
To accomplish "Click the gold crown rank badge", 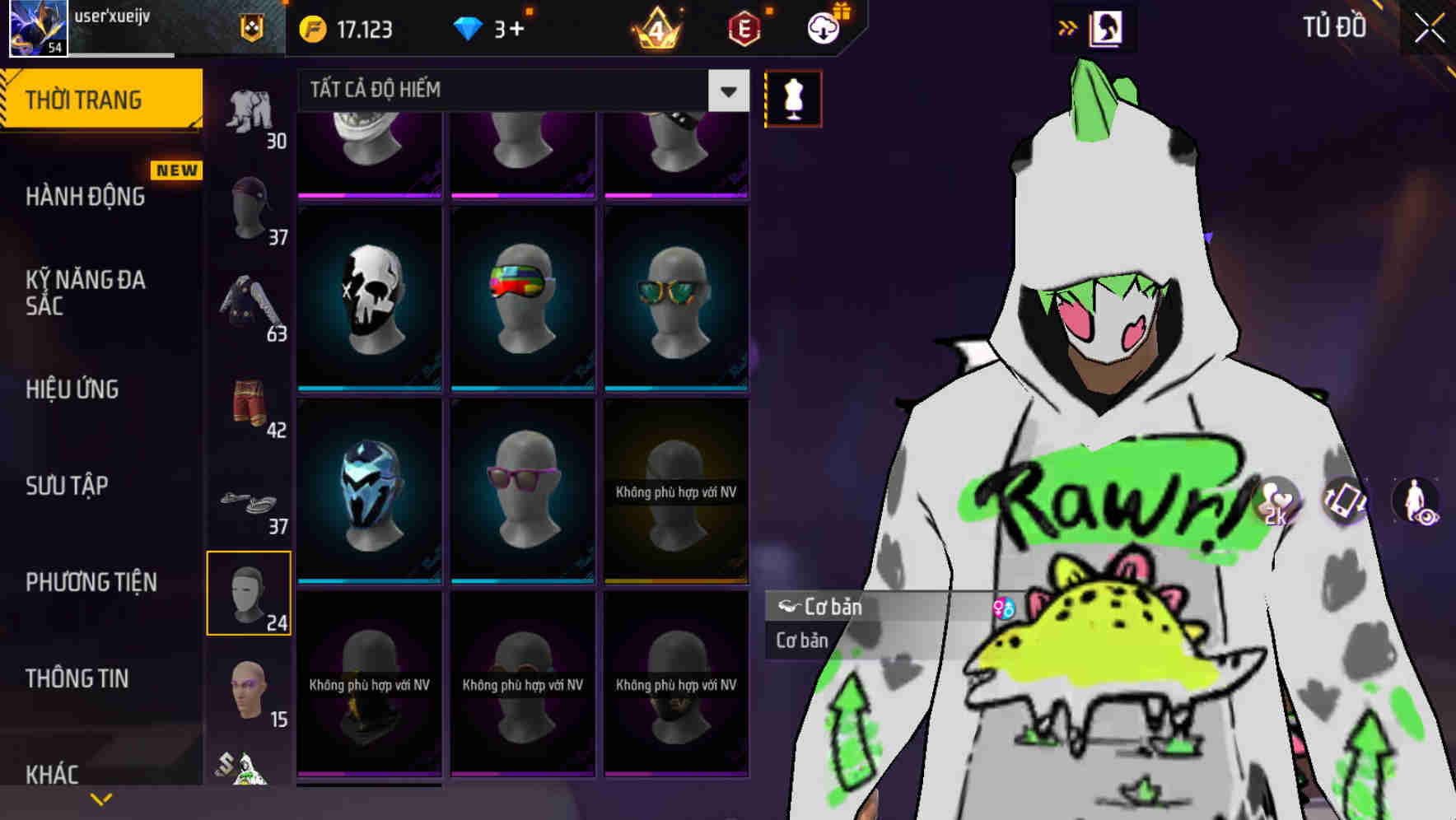I will pyautogui.click(x=656, y=28).
